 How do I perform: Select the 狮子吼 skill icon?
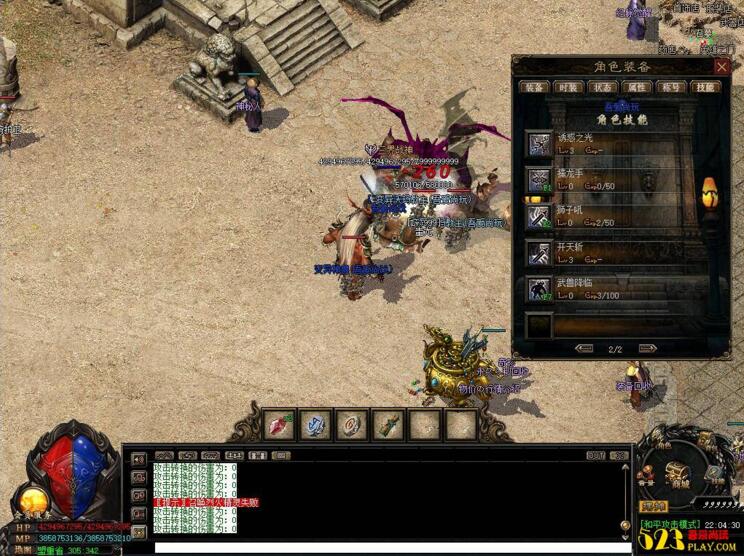[540, 216]
